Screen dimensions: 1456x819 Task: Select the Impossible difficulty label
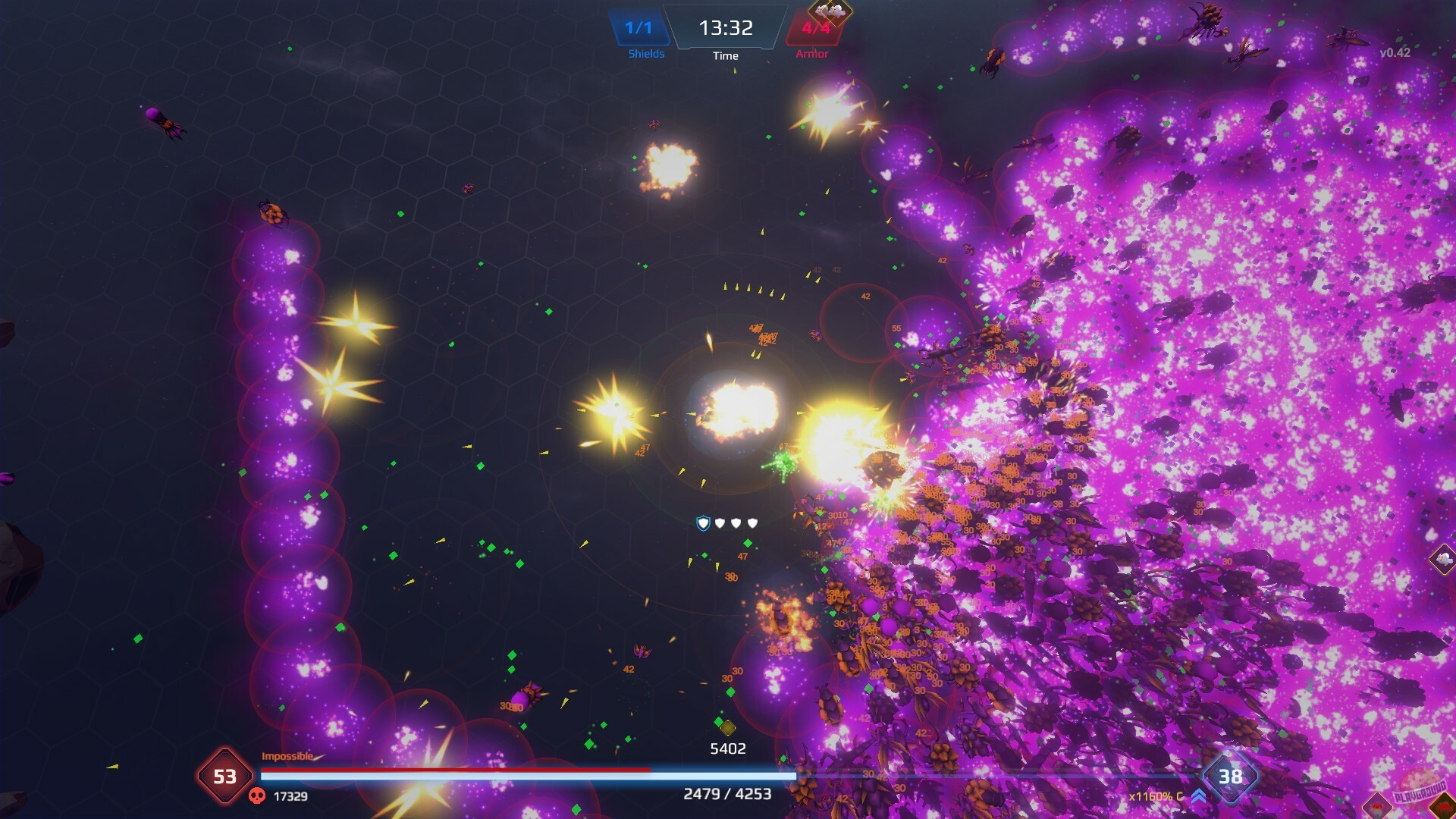coord(288,756)
